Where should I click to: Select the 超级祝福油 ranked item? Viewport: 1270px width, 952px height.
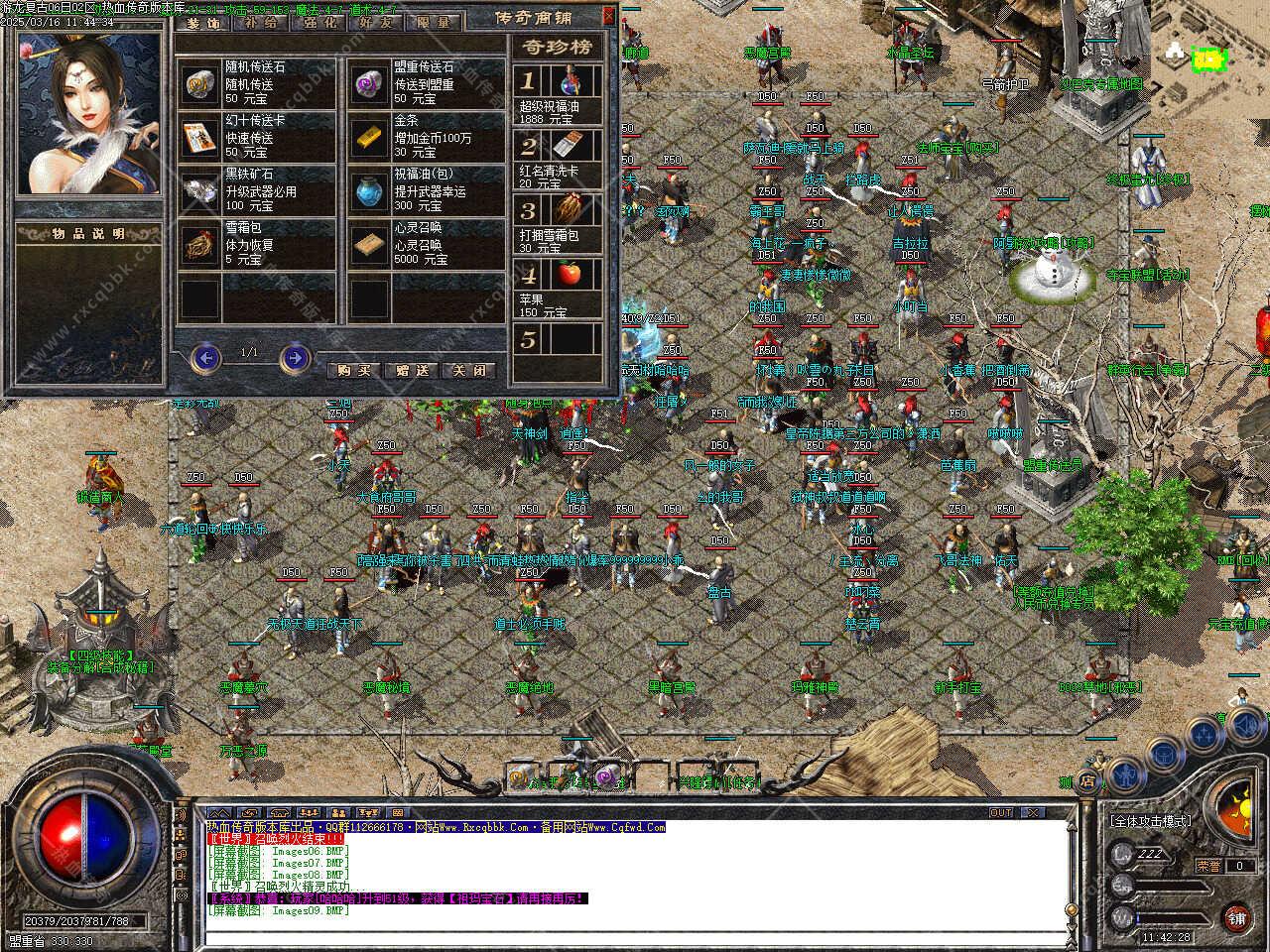pos(569,81)
